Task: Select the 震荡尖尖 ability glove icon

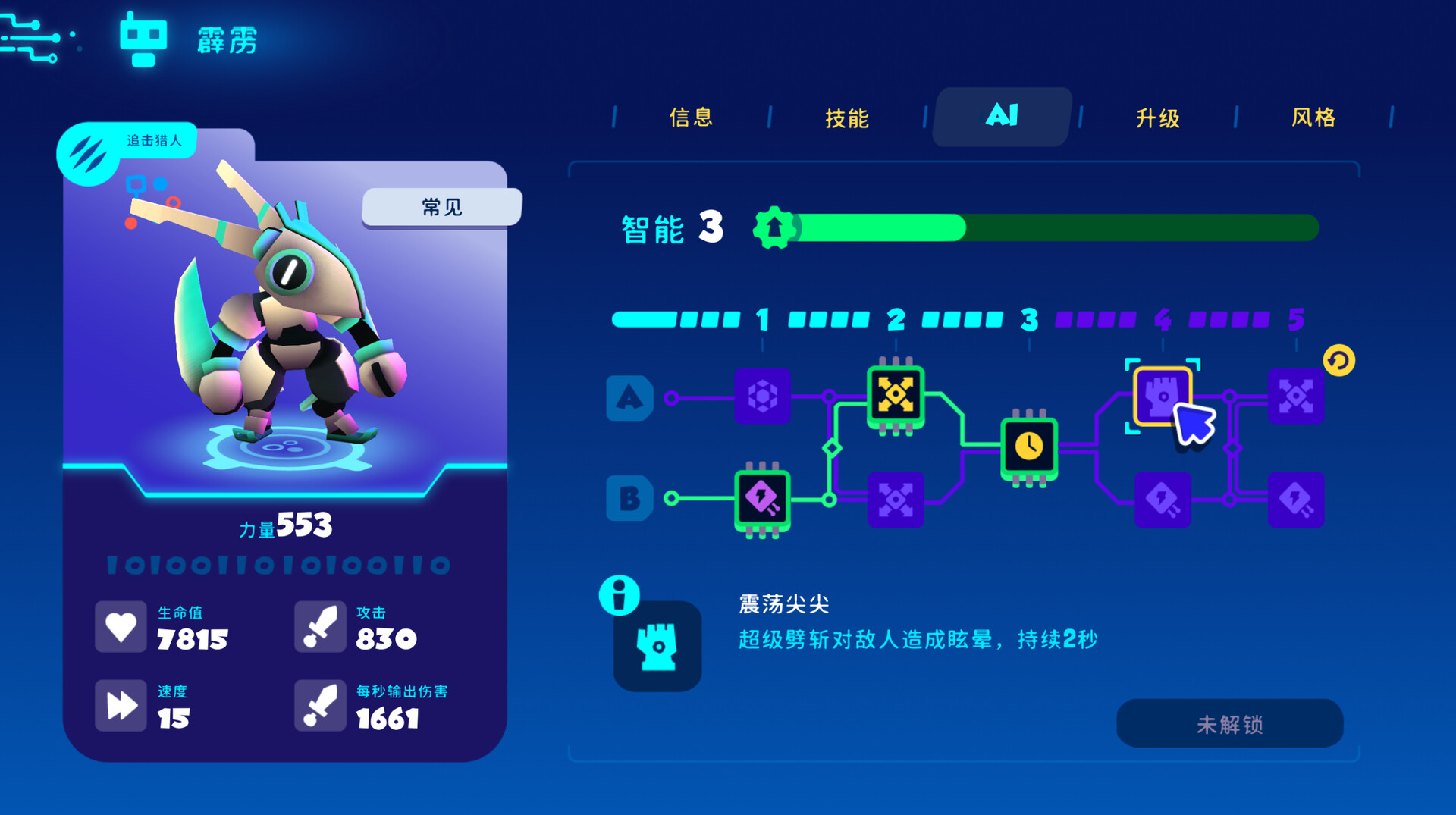Action: (657, 647)
